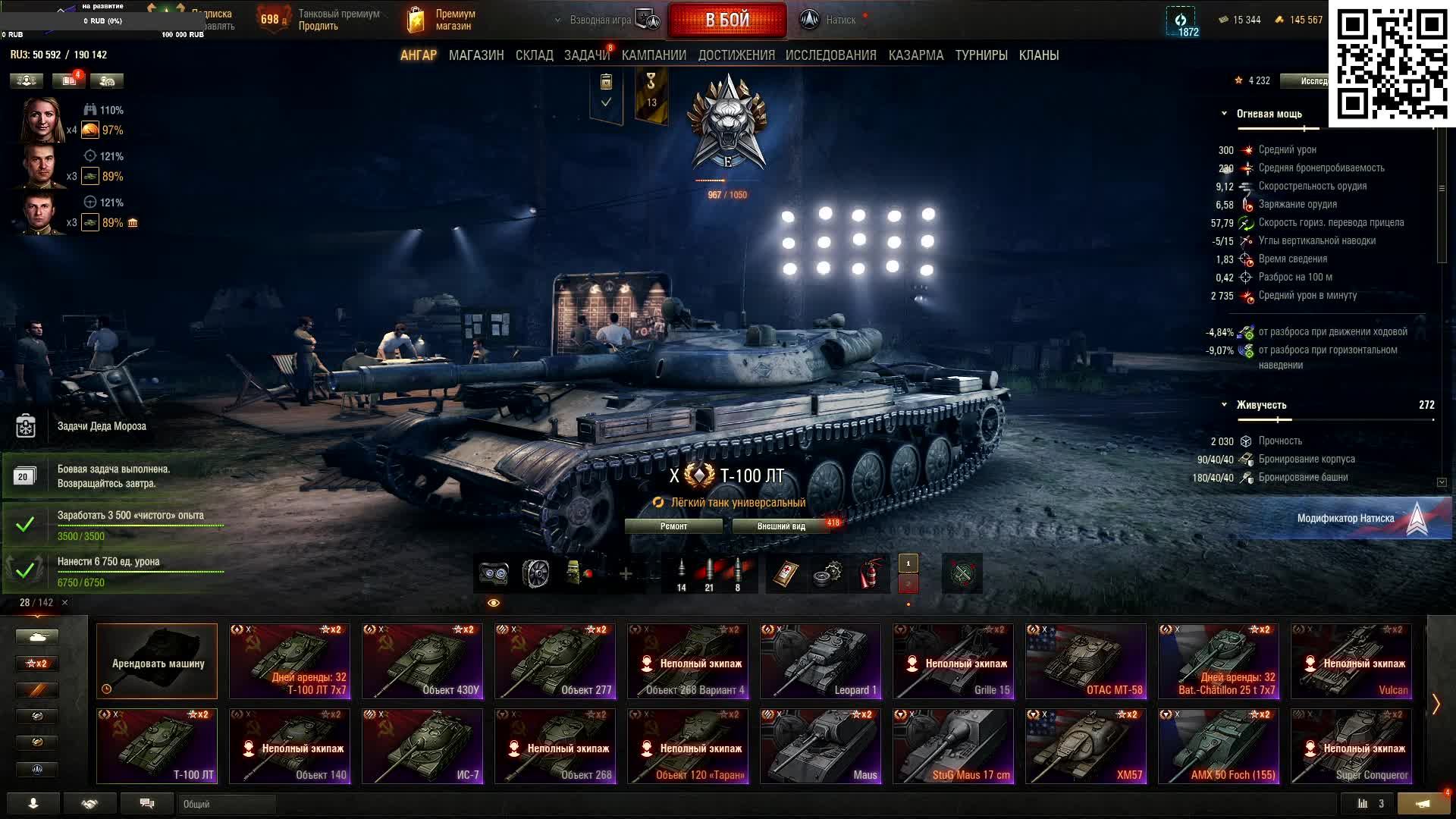Open Задачи Деда Мороза
This screenshot has height=819, width=1456.
tap(102, 426)
